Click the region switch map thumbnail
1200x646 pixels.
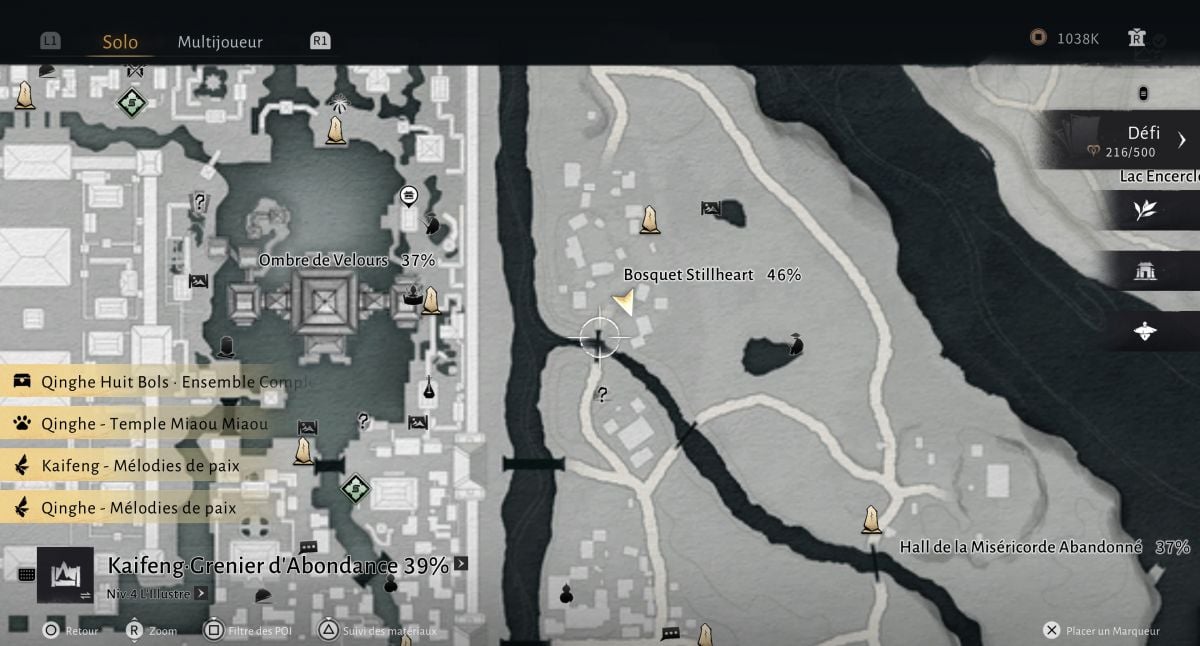[65, 574]
